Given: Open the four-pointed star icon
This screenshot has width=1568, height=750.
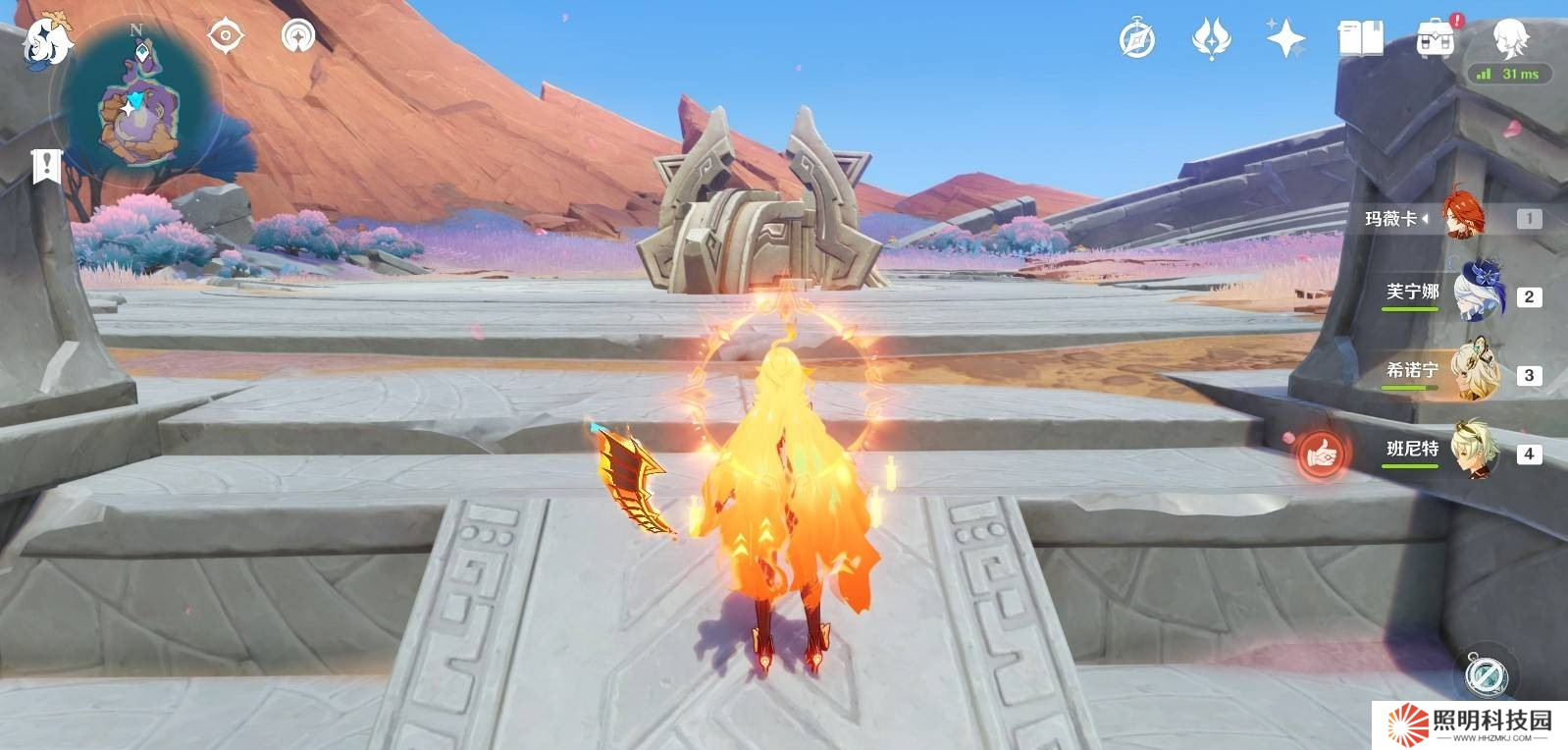Looking at the screenshot, I should point(1285,40).
